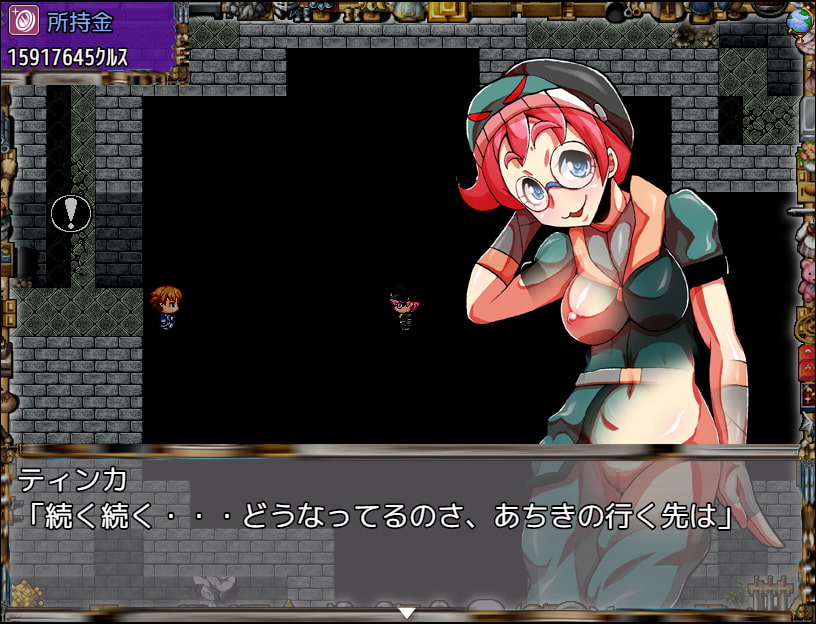816x624 pixels.
Task: Click the white continue arrow below the dialogue
Action: pos(406,611)
